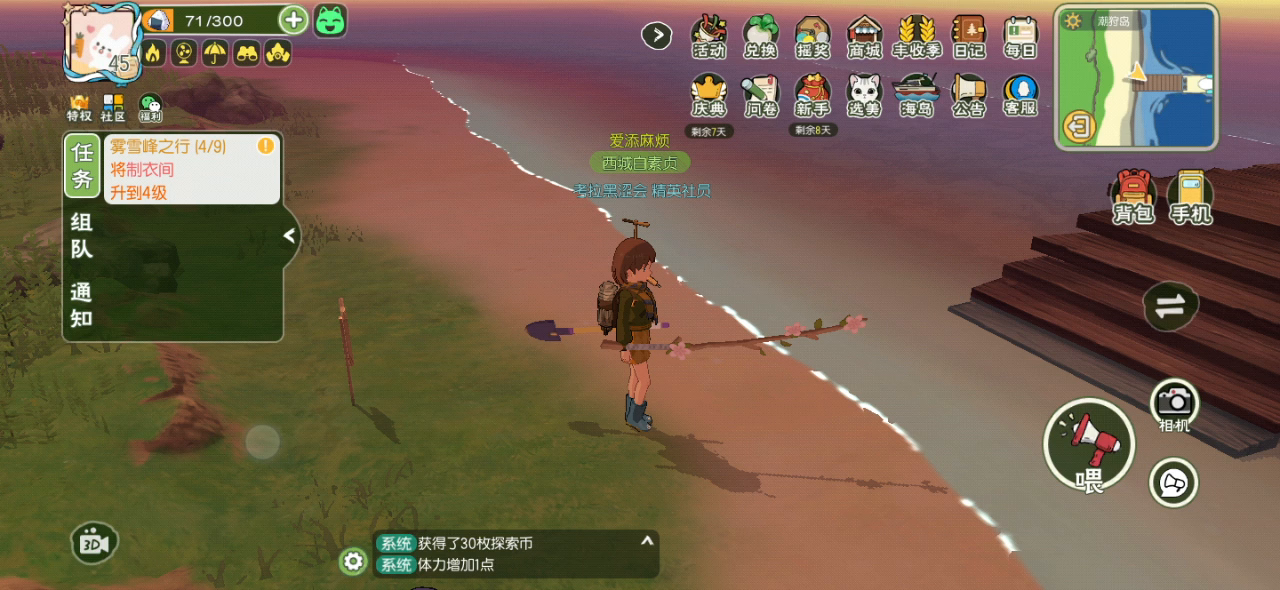
Task: Contact 客服 customer service
Action: 1021,95
